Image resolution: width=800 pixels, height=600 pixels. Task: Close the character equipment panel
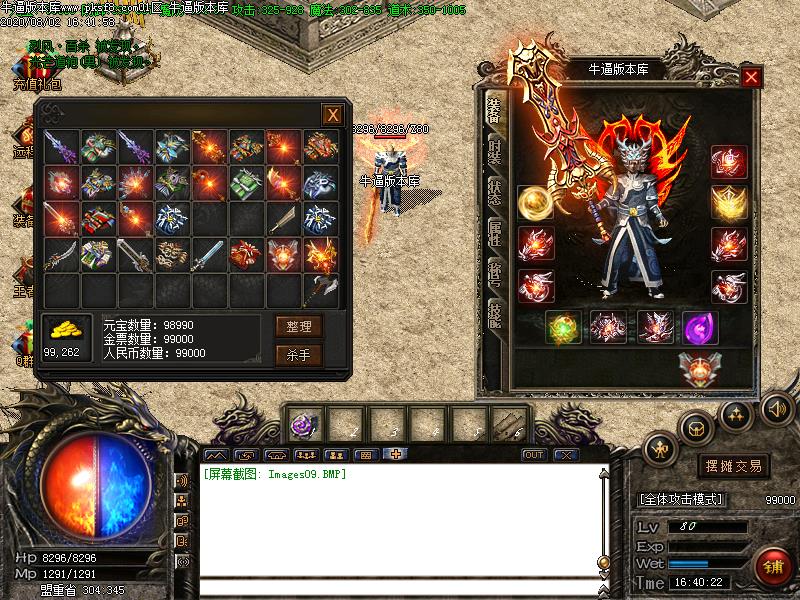click(x=751, y=77)
